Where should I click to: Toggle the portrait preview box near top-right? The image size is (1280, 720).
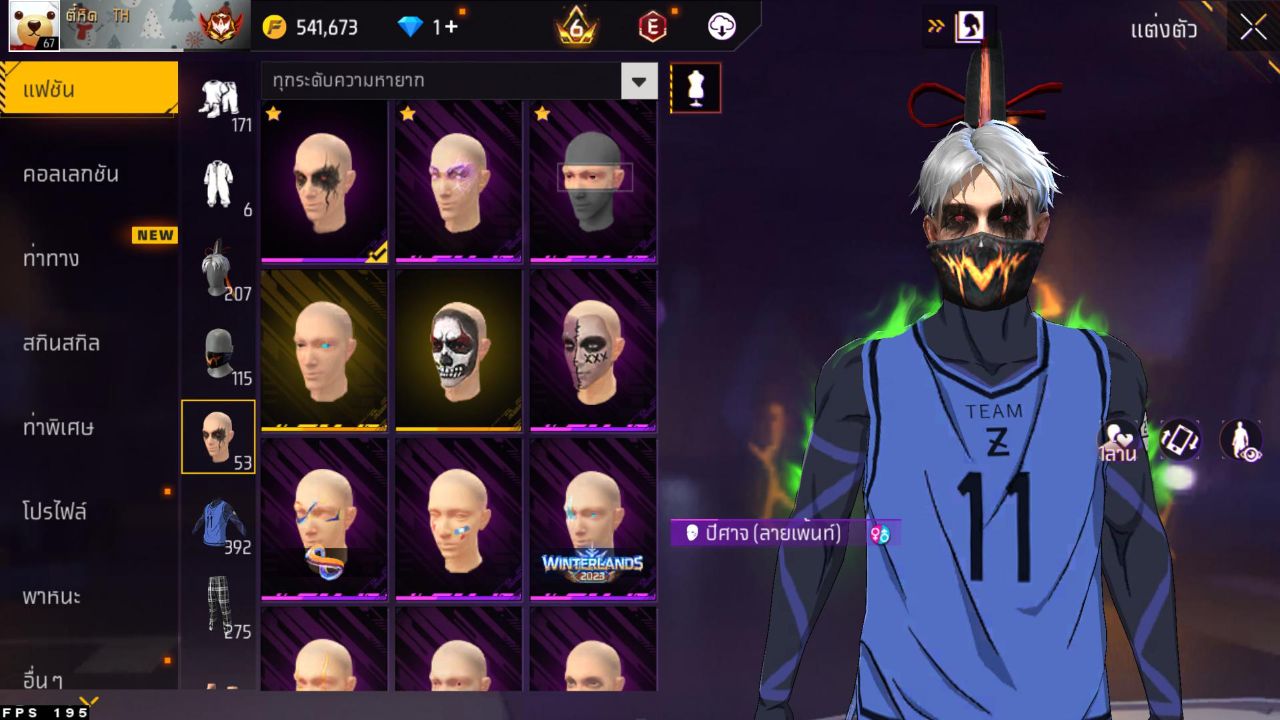pyautogui.click(x=971, y=25)
